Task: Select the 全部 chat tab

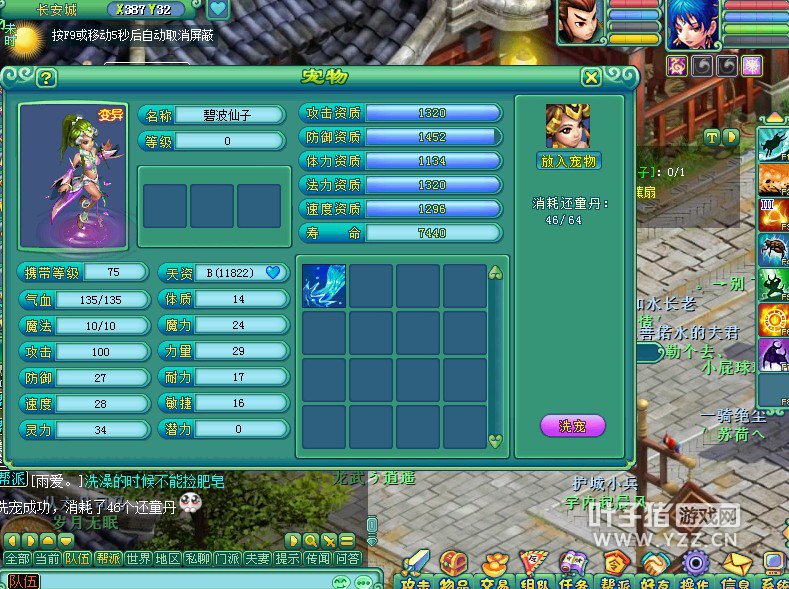Action: click(17, 558)
